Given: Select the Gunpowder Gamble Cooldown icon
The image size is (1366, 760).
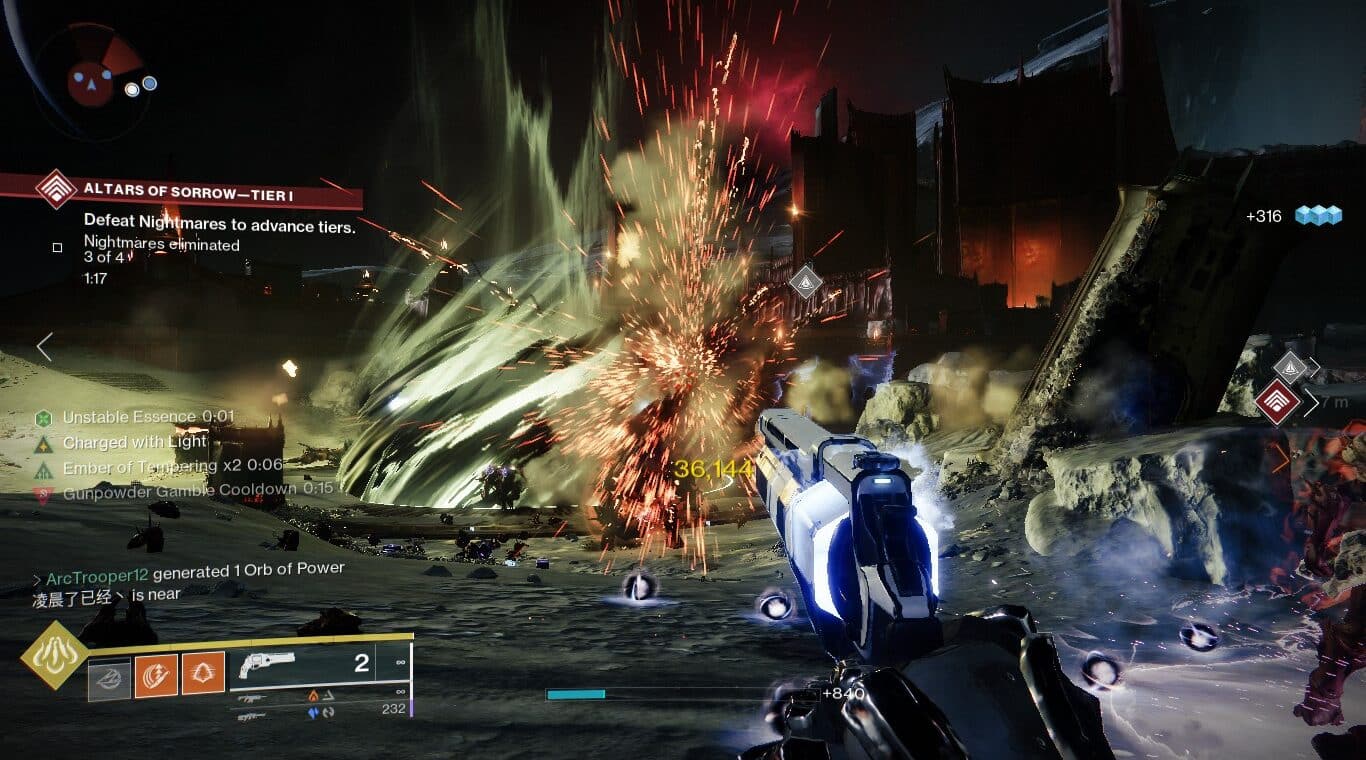Looking at the screenshot, I should [x=43, y=493].
